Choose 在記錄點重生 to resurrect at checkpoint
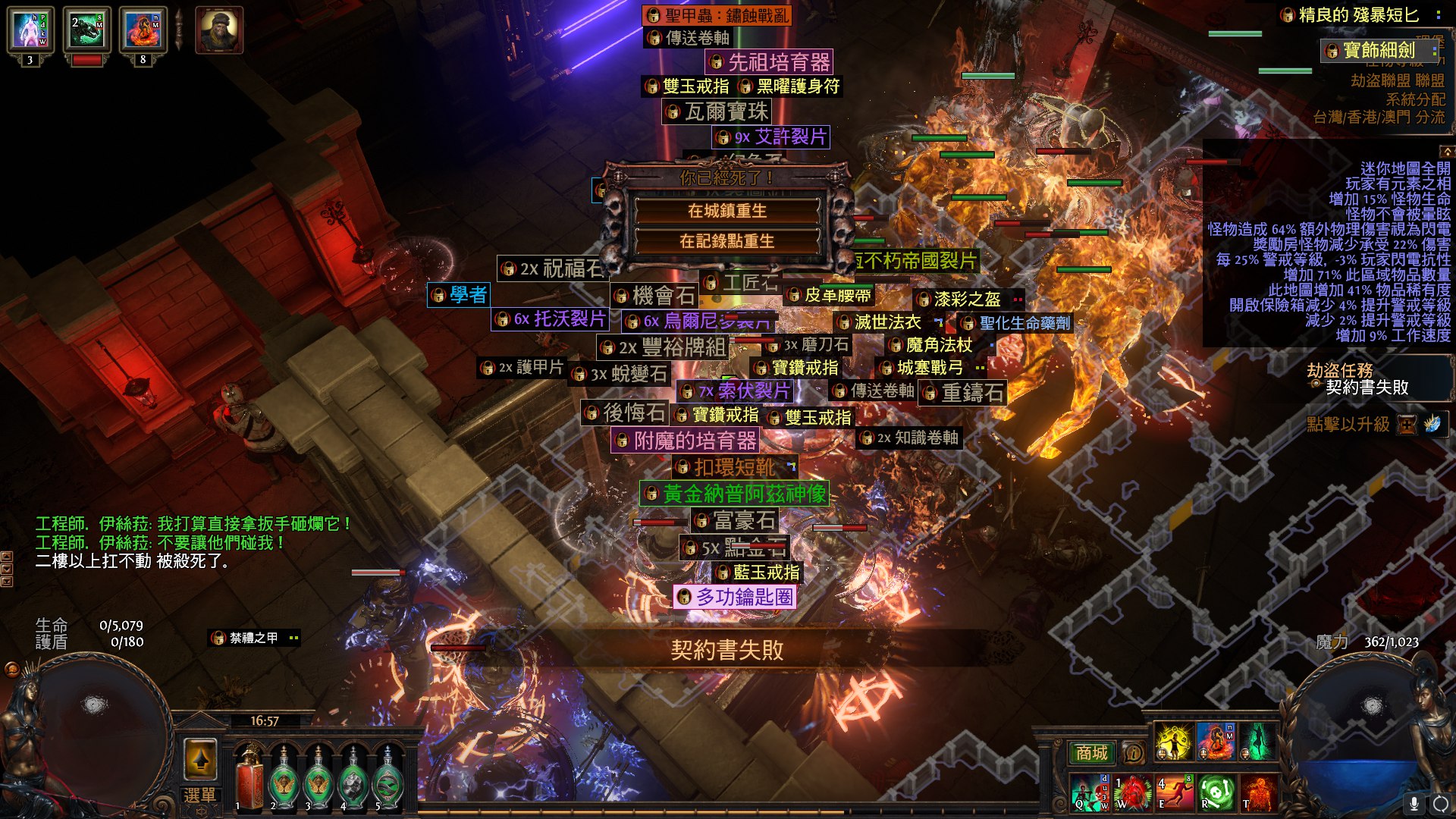 726,241
